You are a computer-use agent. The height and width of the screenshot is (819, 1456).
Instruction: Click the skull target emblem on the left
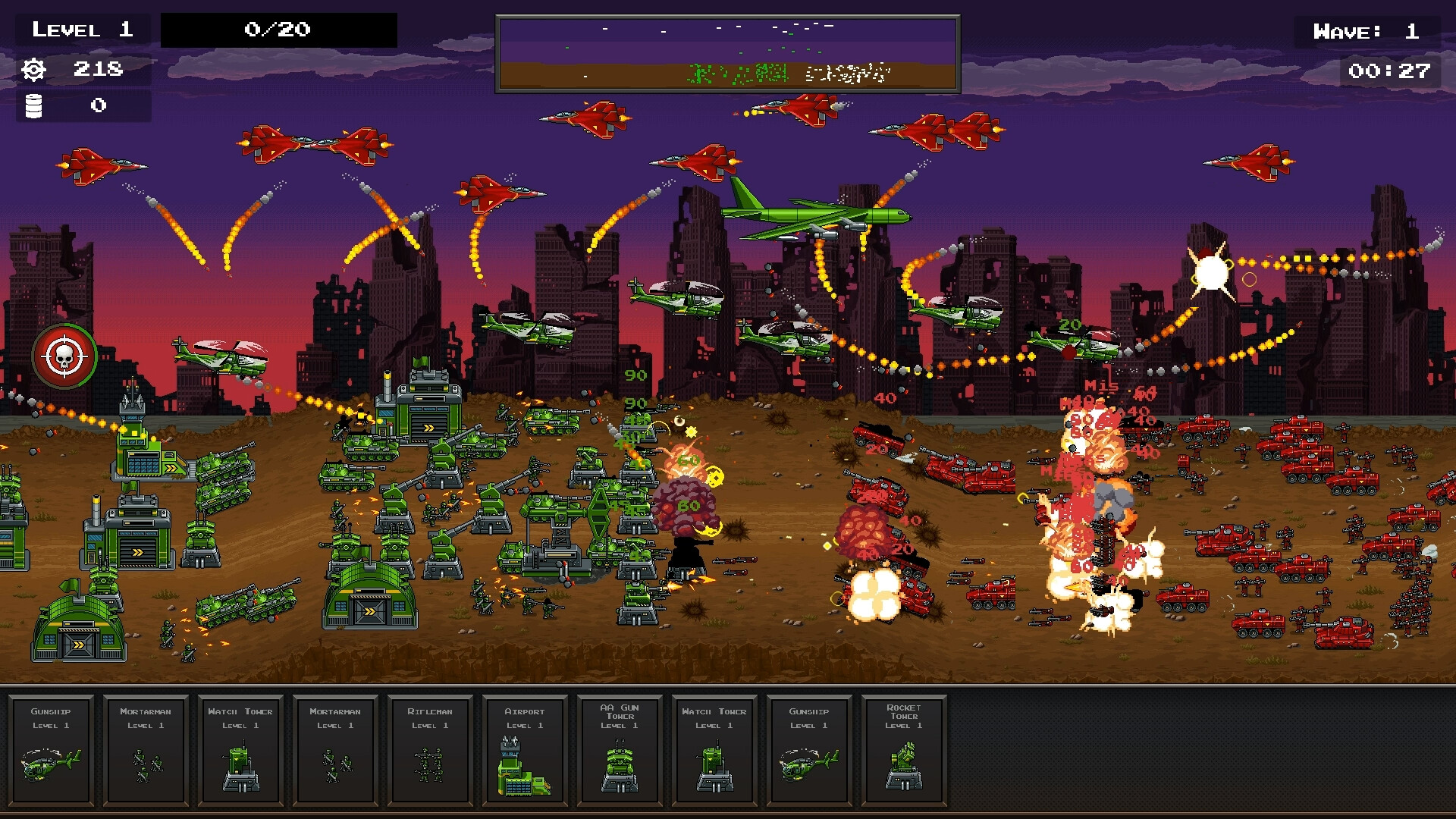point(65,357)
